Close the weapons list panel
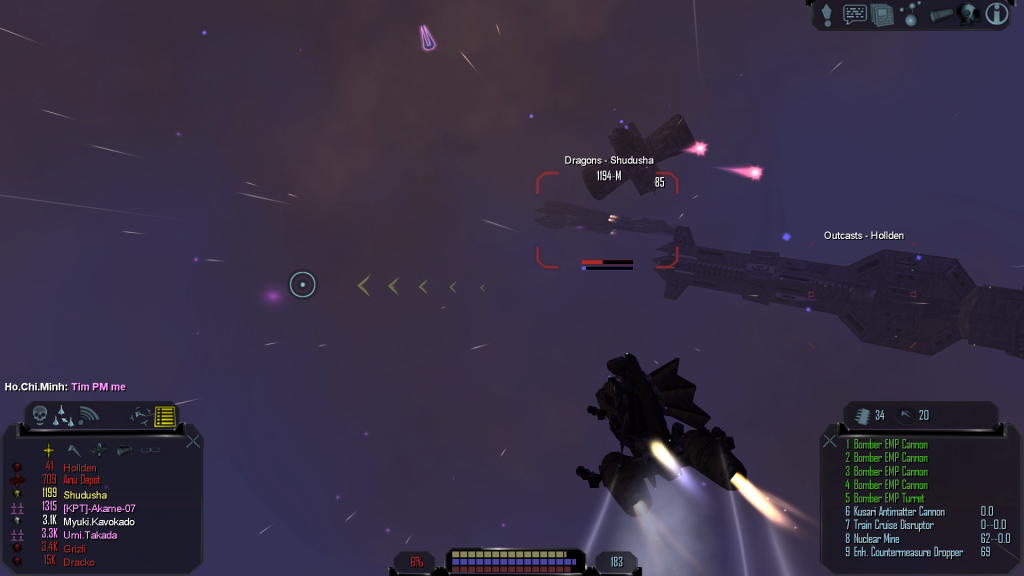This screenshot has width=1024, height=576. coord(830,440)
